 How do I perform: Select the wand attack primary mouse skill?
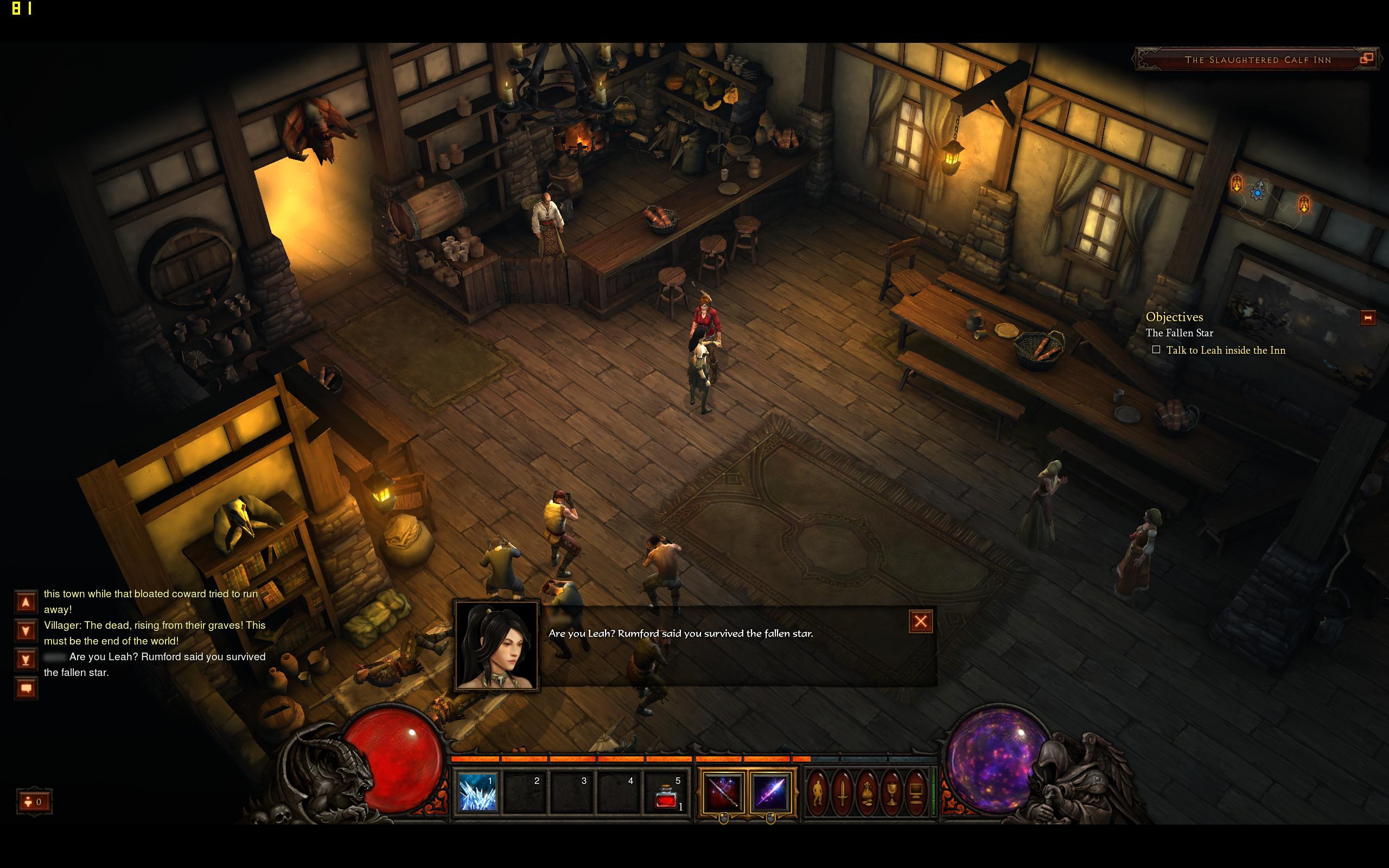pos(723,793)
